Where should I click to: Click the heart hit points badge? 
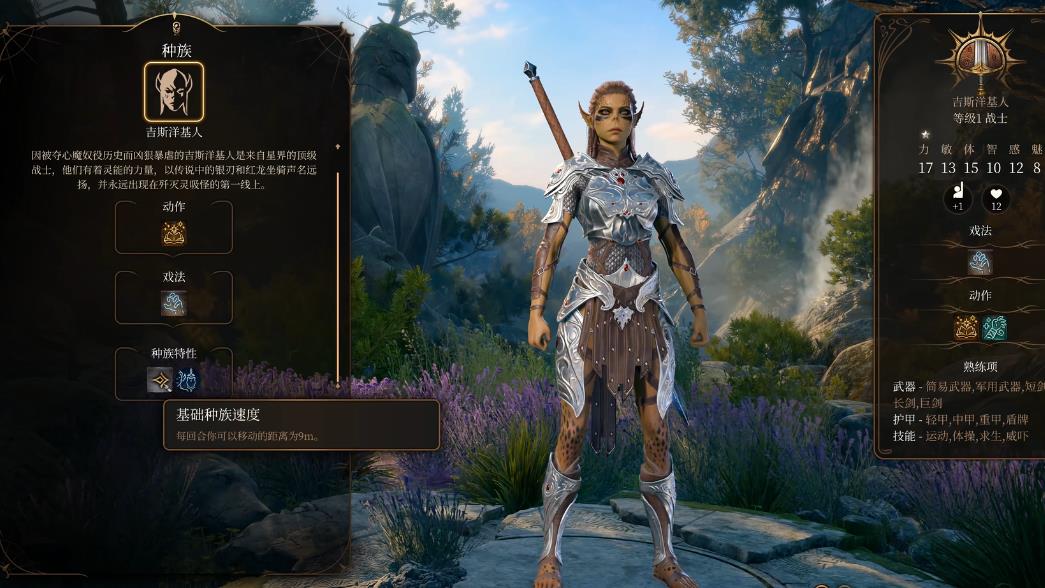[x=995, y=199]
